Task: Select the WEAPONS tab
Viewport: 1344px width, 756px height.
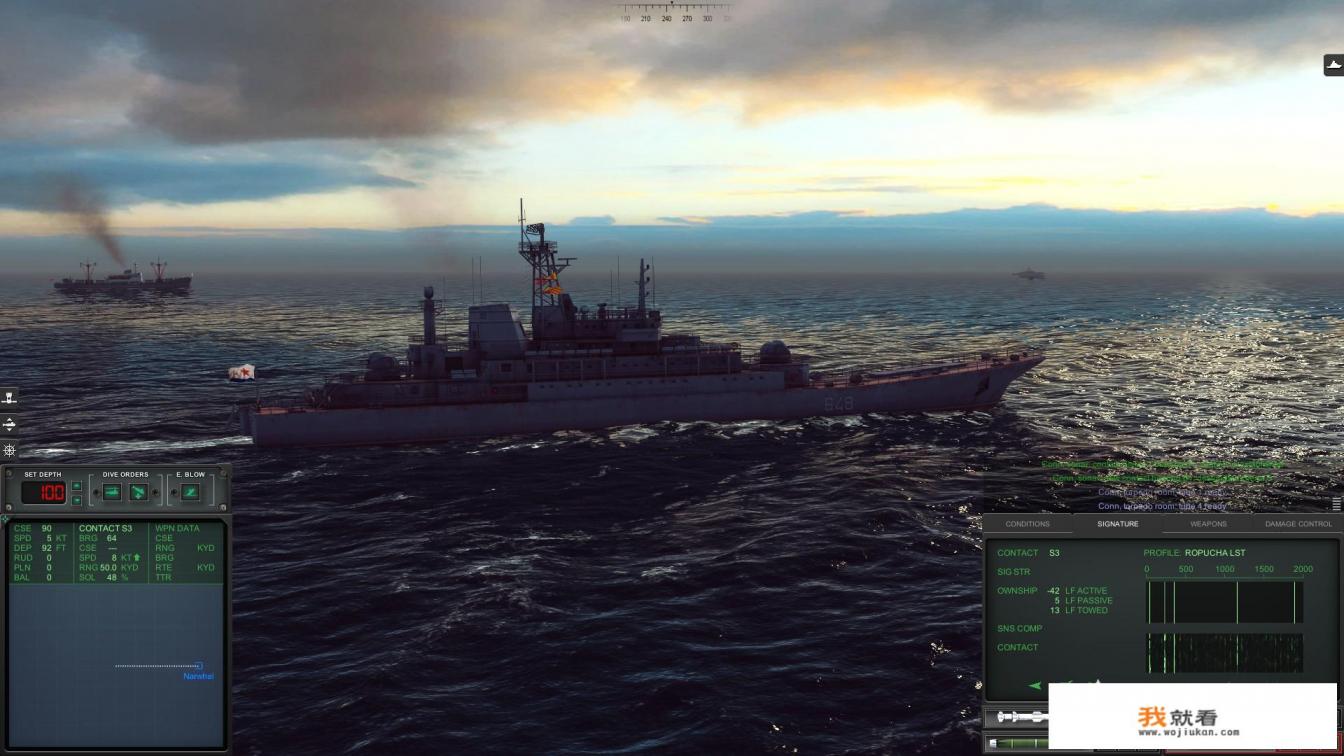Action: [x=1208, y=523]
